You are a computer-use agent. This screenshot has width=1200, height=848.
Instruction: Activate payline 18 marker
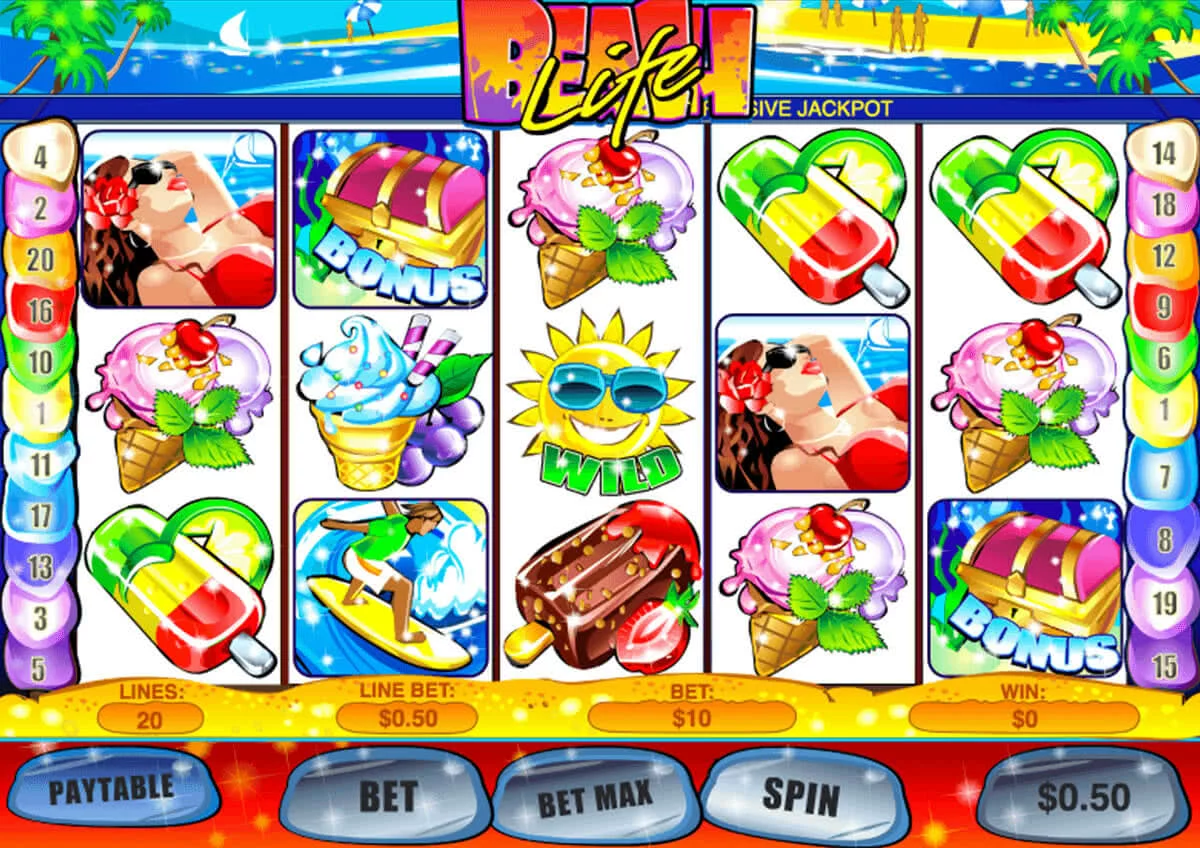pos(1163,206)
